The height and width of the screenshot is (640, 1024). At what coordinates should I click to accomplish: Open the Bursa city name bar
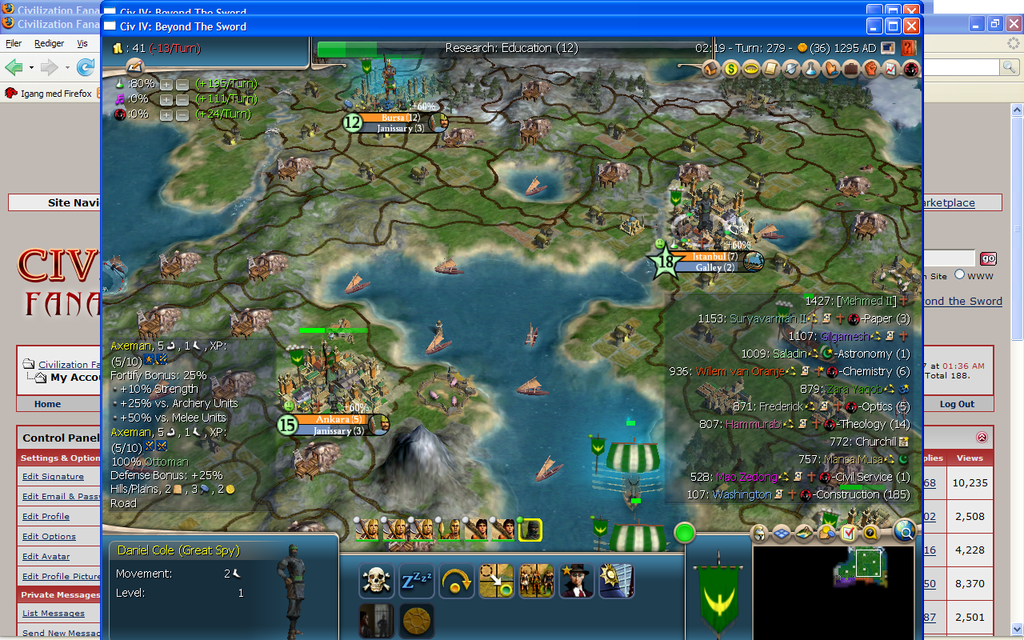(400, 117)
